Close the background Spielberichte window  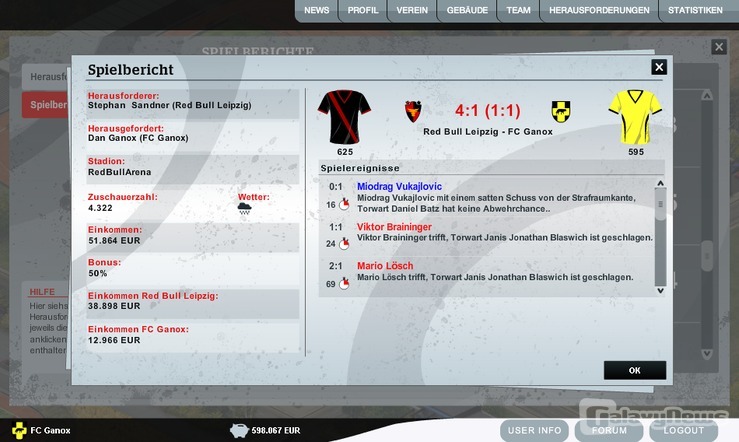(718, 47)
